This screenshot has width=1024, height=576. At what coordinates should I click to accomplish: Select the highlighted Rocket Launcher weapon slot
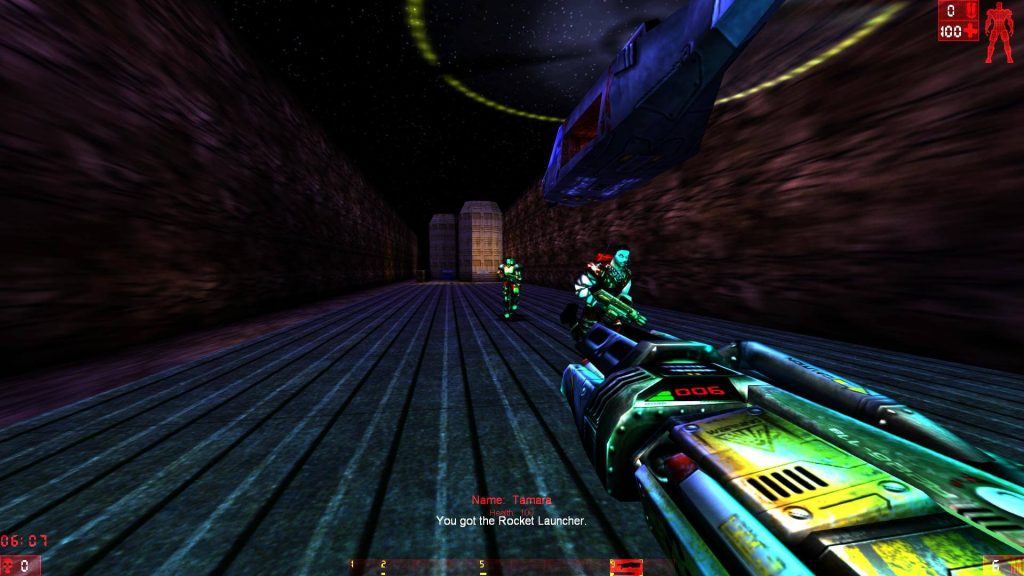(626, 567)
